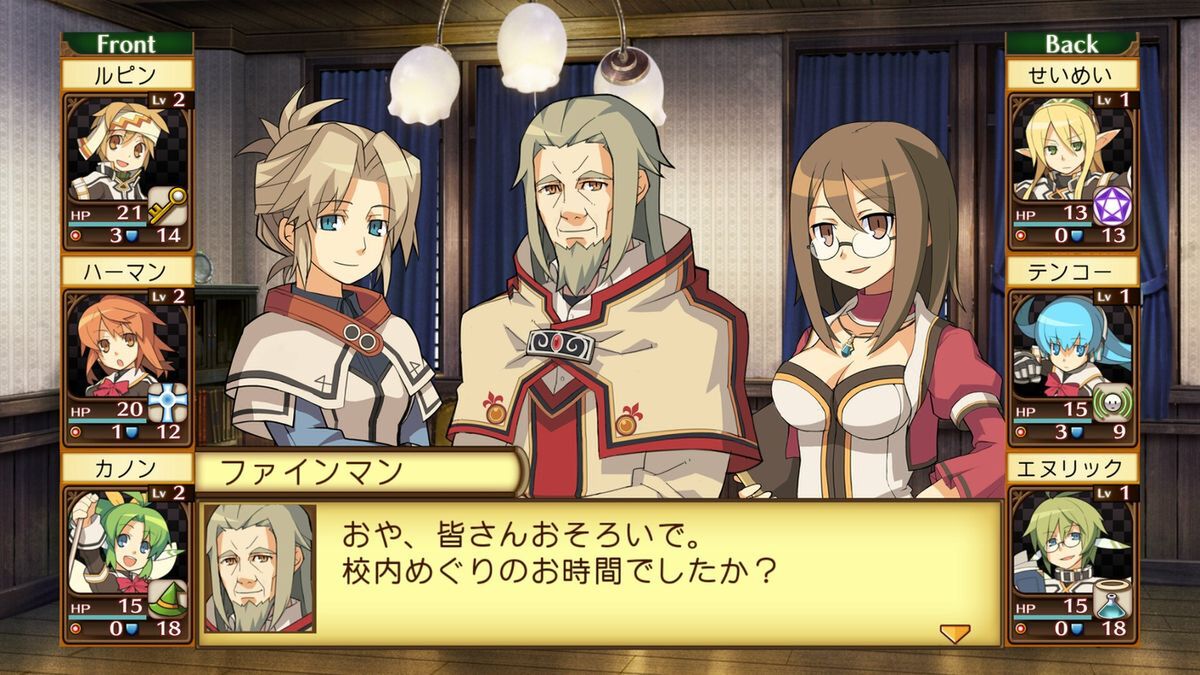The image size is (1200, 675).
Task: Select party member エヌリック portrait
Action: [x=1060, y=542]
